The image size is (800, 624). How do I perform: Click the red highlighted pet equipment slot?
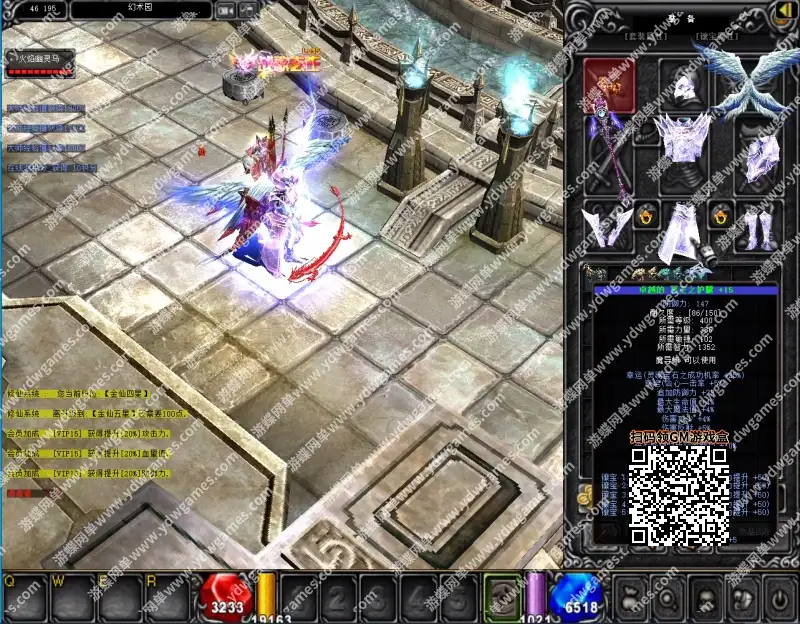pos(608,83)
